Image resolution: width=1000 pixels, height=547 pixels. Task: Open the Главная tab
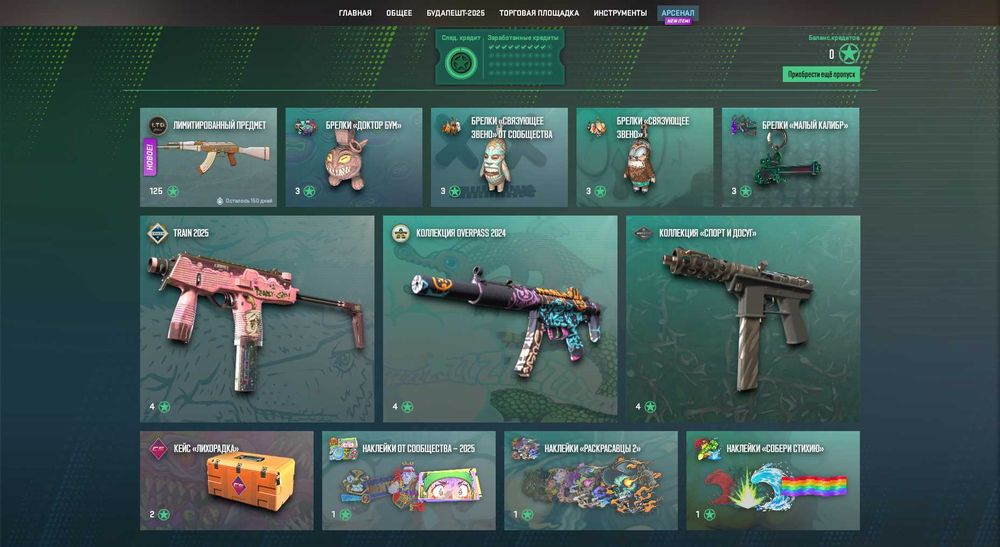355,13
